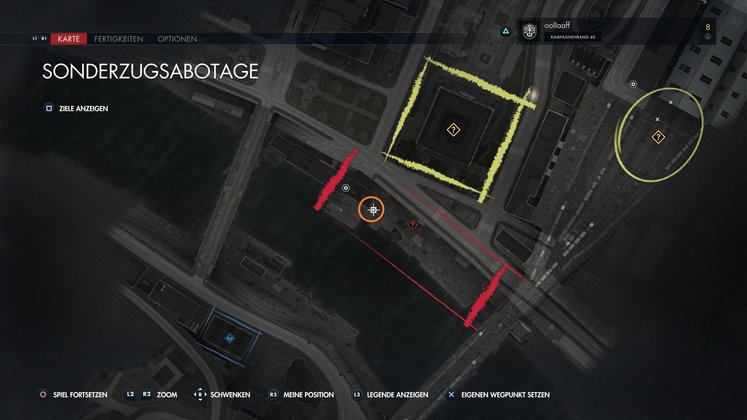Image resolution: width=747 pixels, height=420 pixels.
Task: Switch to the Fertigkeiten tab
Action: [x=121, y=39]
